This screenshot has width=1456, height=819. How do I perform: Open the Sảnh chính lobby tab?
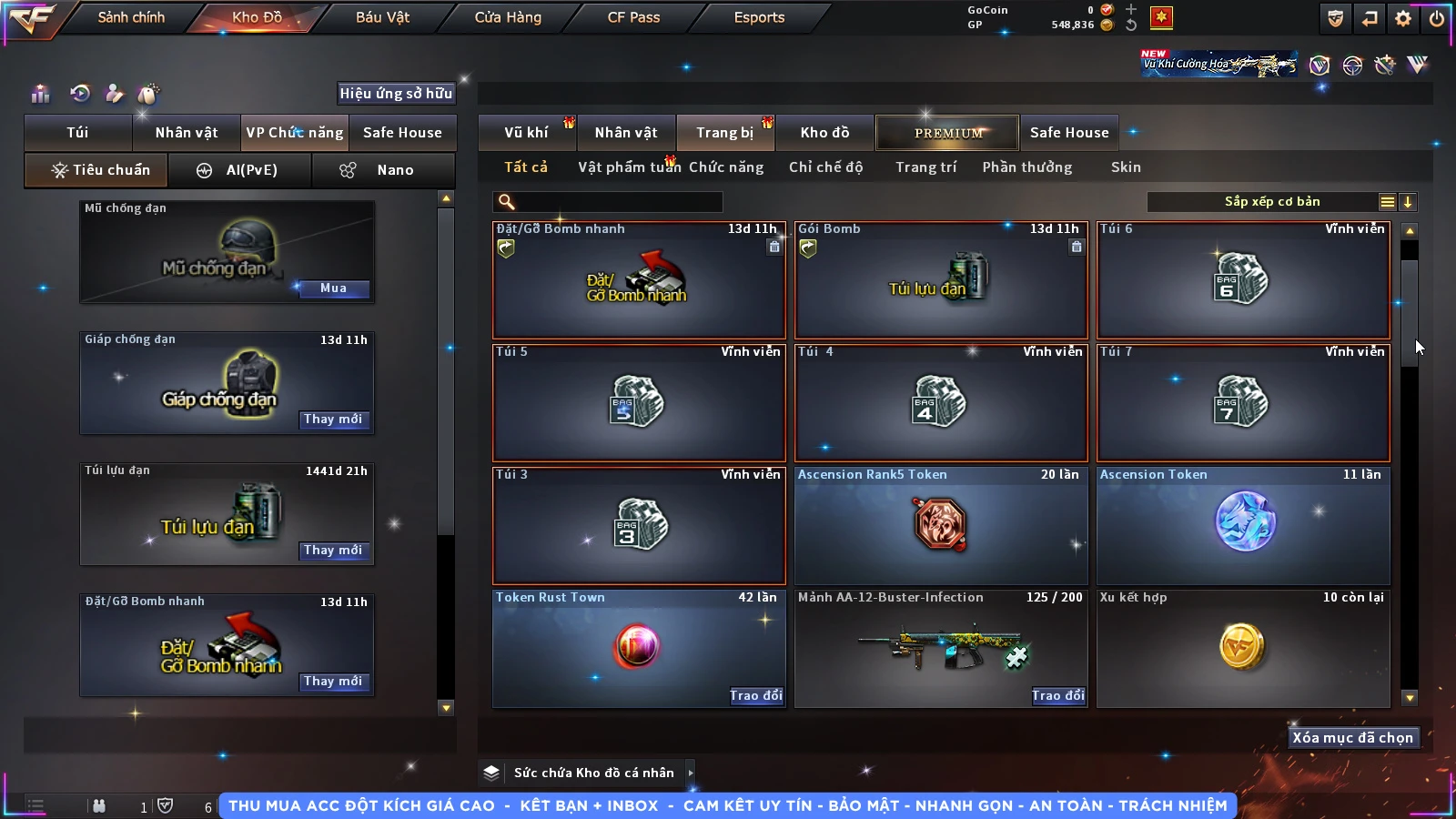click(x=131, y=17)
